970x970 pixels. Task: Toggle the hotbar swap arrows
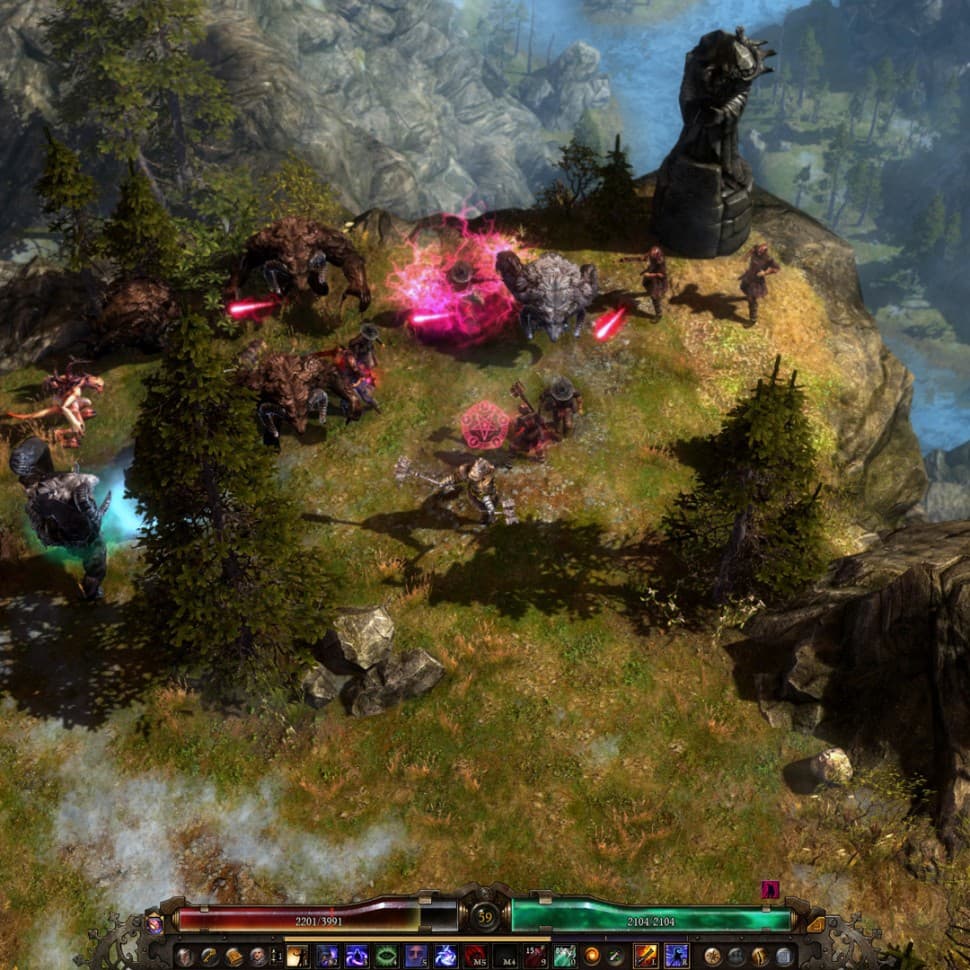(x=276, y=956)
